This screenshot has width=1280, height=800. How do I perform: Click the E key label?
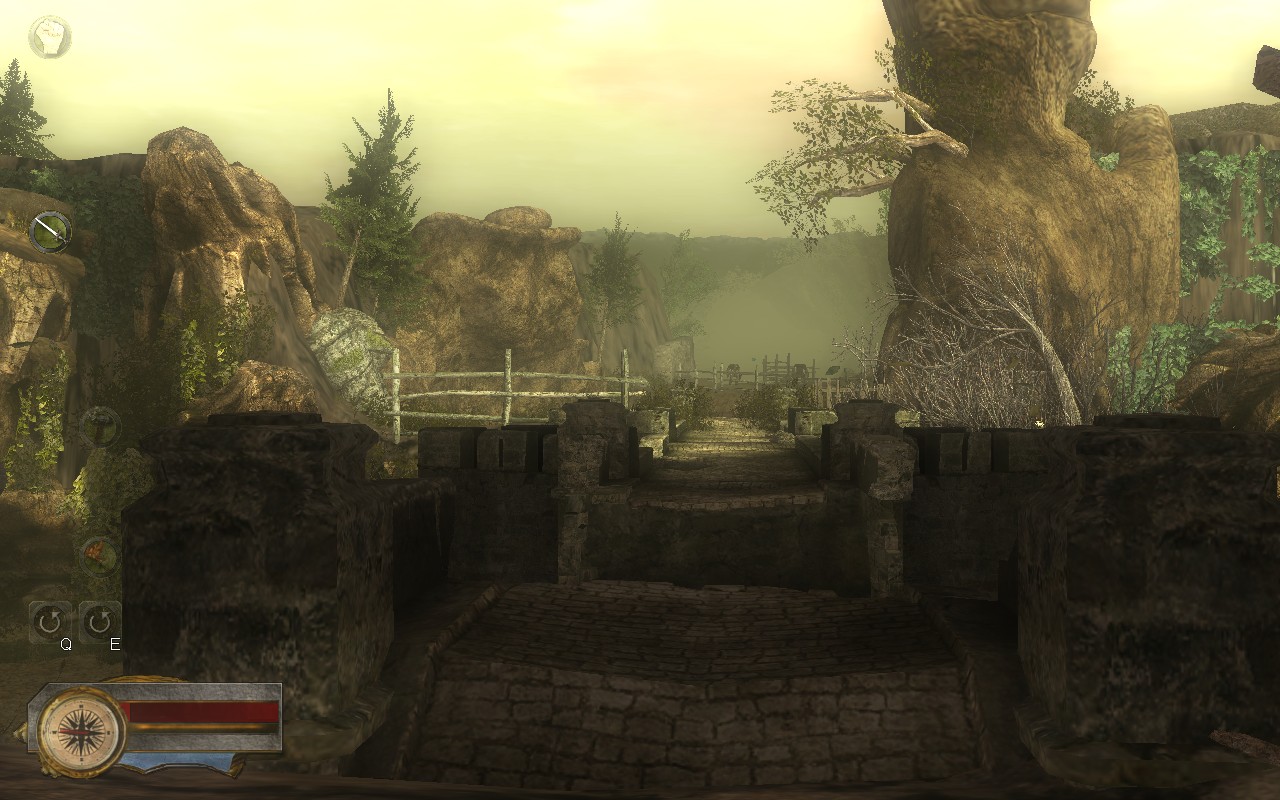[x=114, y=645]
